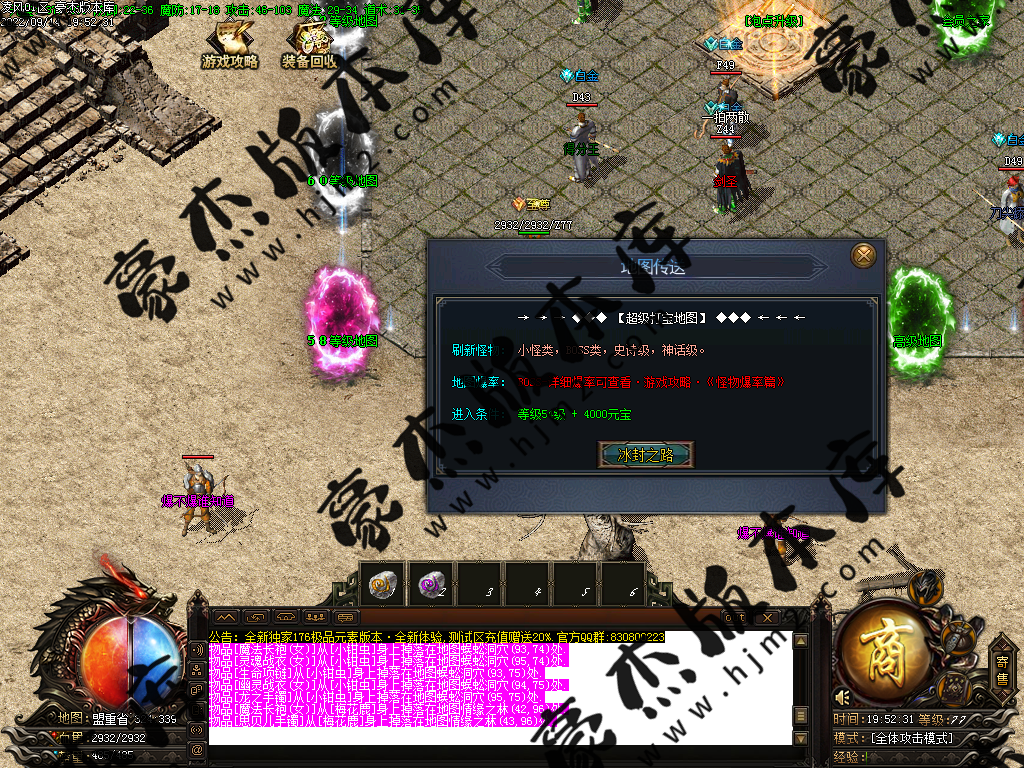Click the mountain-shaped chat tab button

point(225,617)
